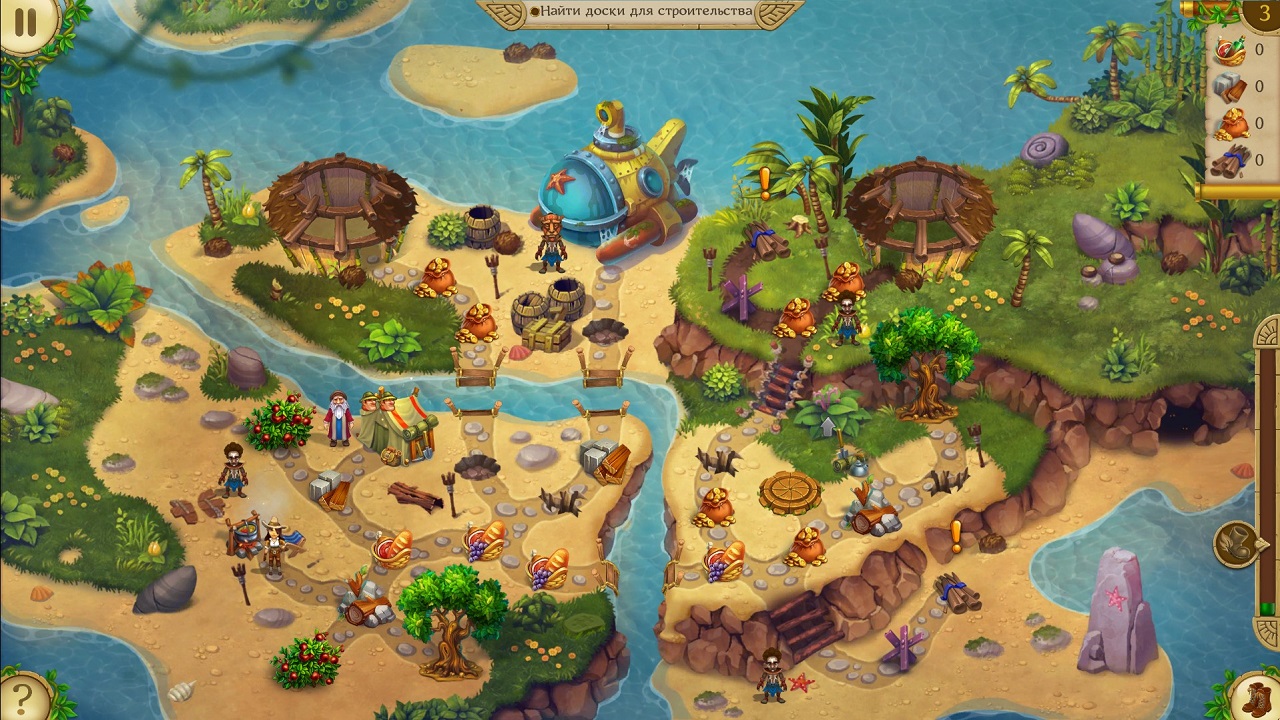Select the stone and planks resource icon
Image resolution: width=1280 pixels, height=720 pixels.
(x=1228, y=88)
